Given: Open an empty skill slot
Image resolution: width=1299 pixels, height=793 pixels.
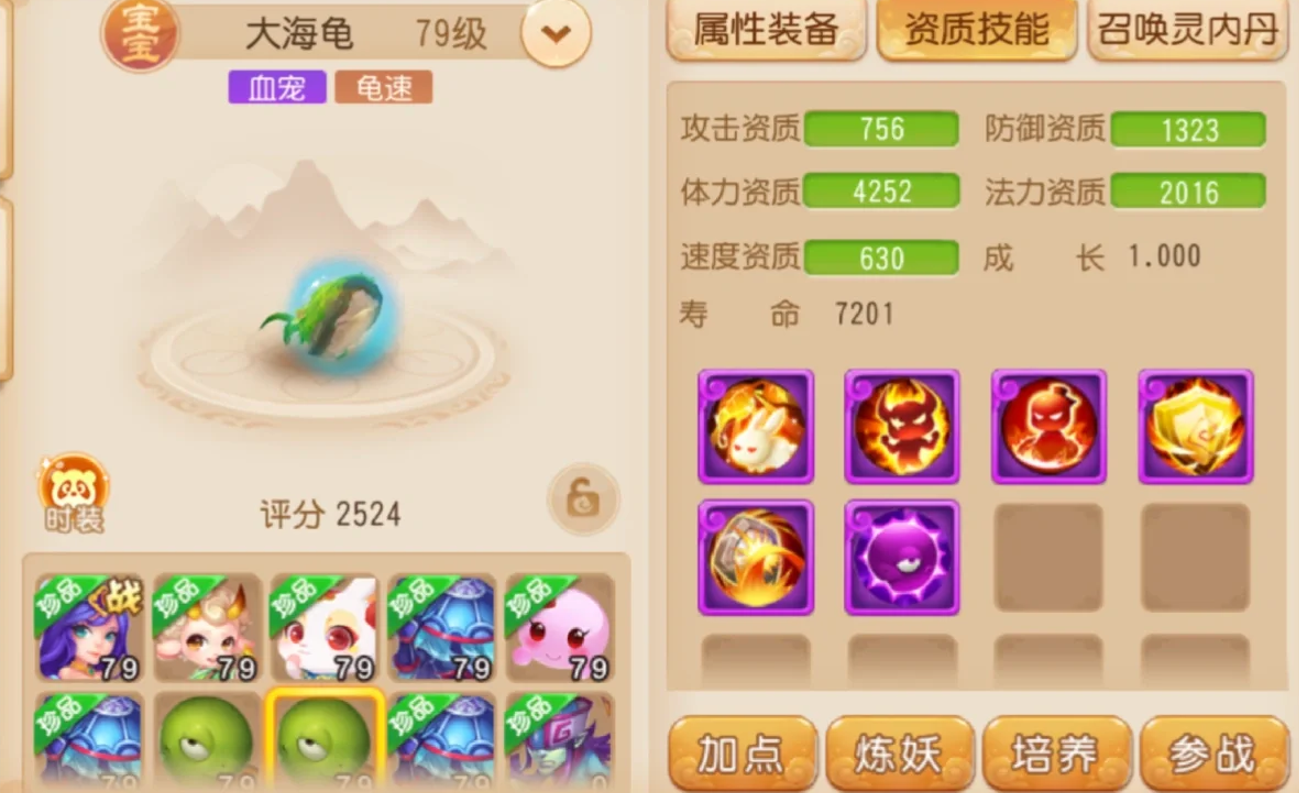Looking at the screenshot, I should [x=1048, y=556].
